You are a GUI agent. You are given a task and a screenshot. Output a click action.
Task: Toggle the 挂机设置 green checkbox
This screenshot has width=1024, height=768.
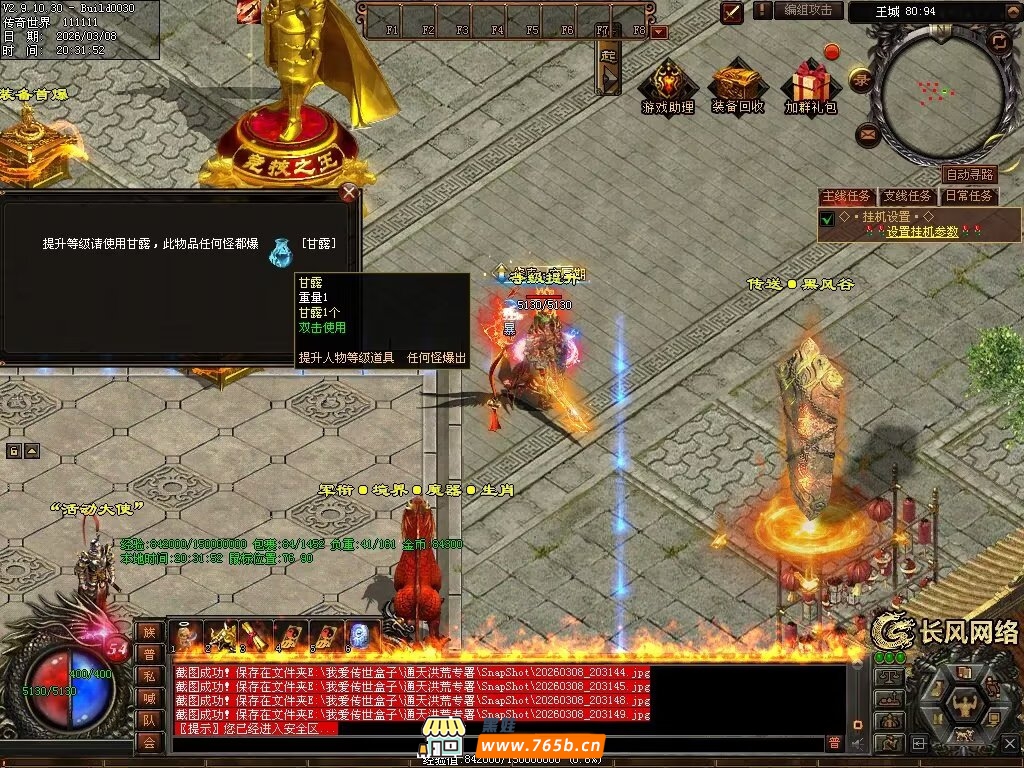click(x=827, y=218)
